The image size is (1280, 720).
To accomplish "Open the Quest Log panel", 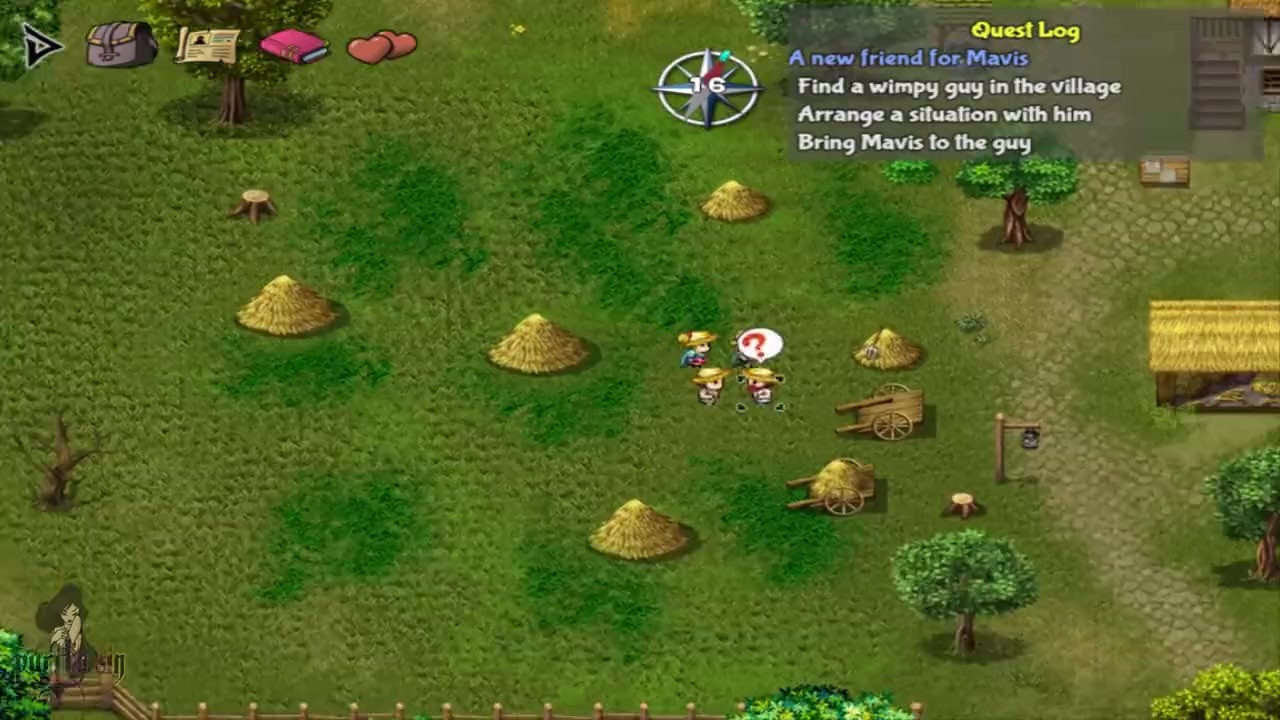I will pyautogui.click(x=1025, y=30).
